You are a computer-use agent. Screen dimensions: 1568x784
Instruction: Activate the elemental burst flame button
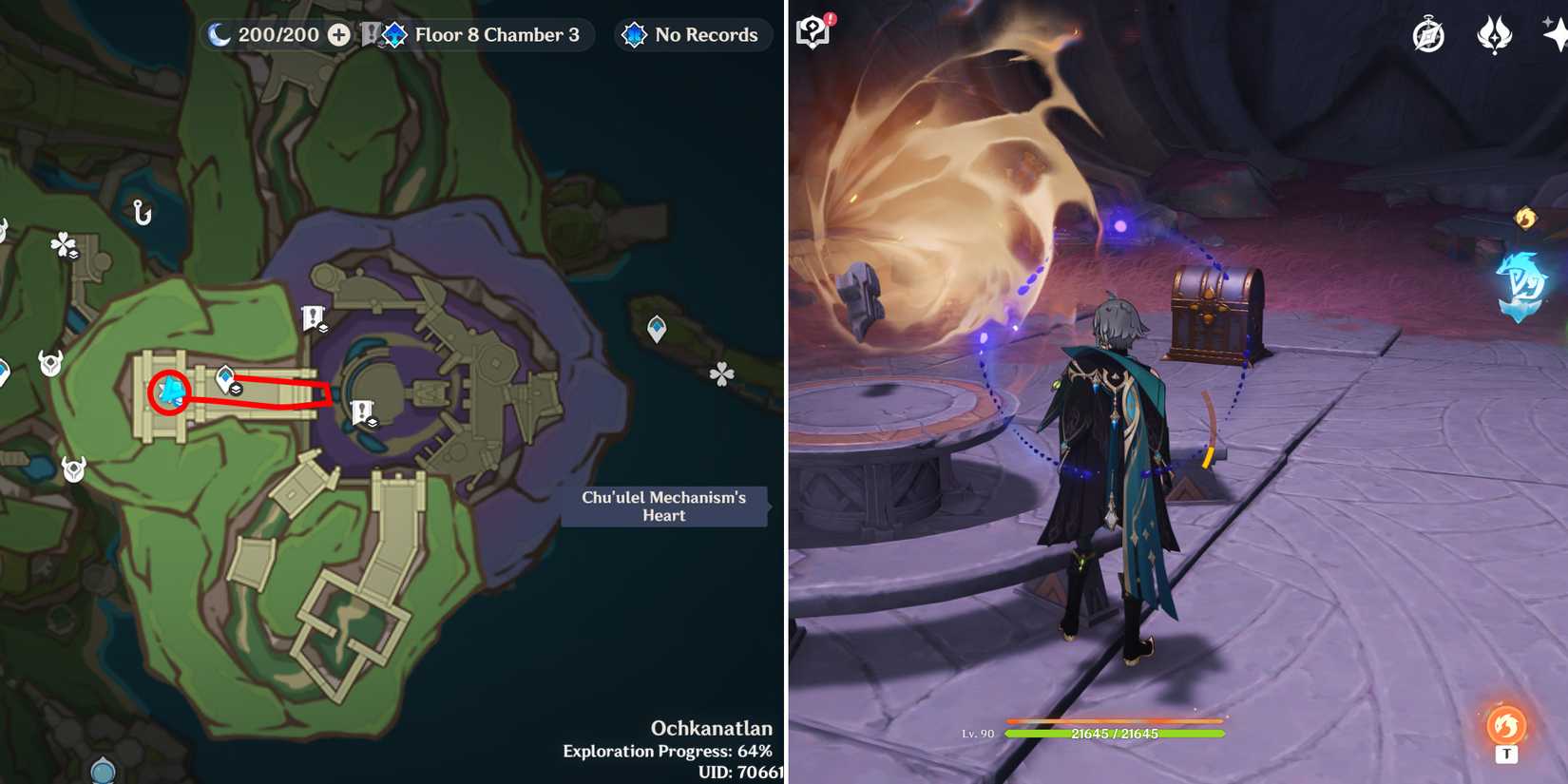pos(1504,722)
